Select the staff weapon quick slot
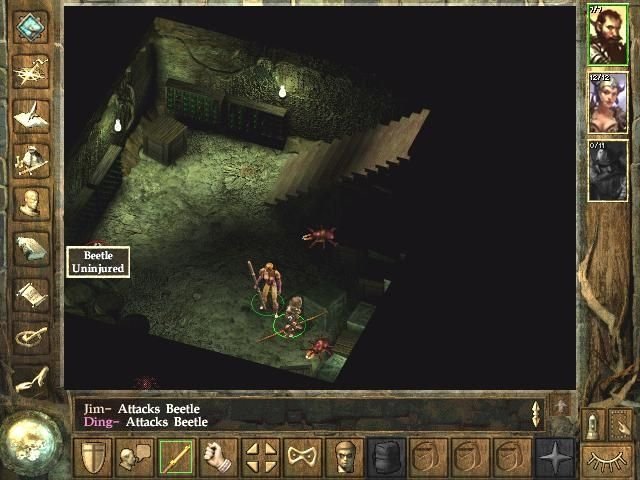 pyautogui.click(x=176, y=457)
